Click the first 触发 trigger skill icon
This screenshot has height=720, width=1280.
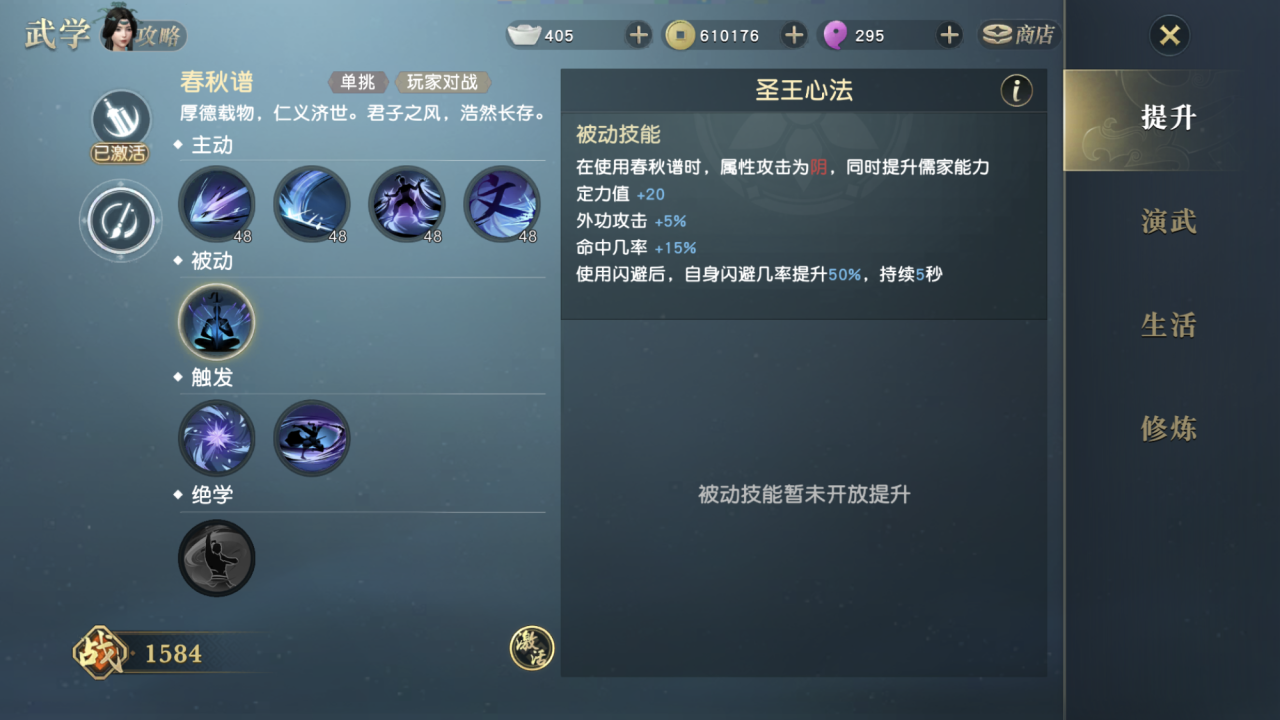tap(216, 438)
